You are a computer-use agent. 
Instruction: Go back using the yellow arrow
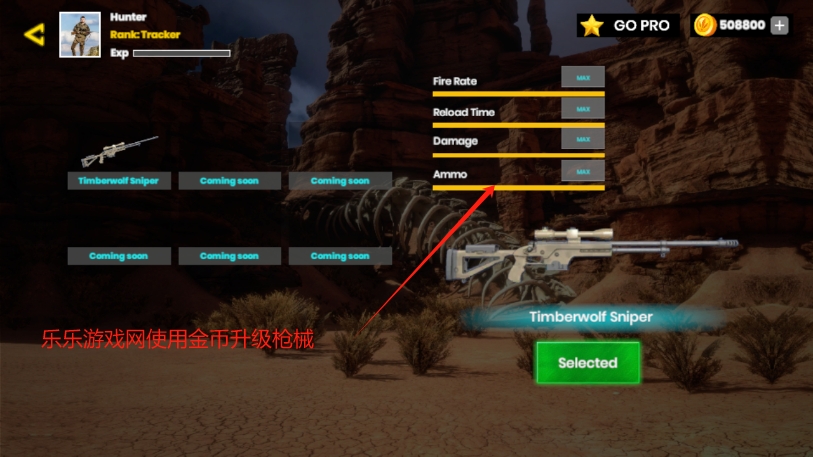tap(34, 35)
